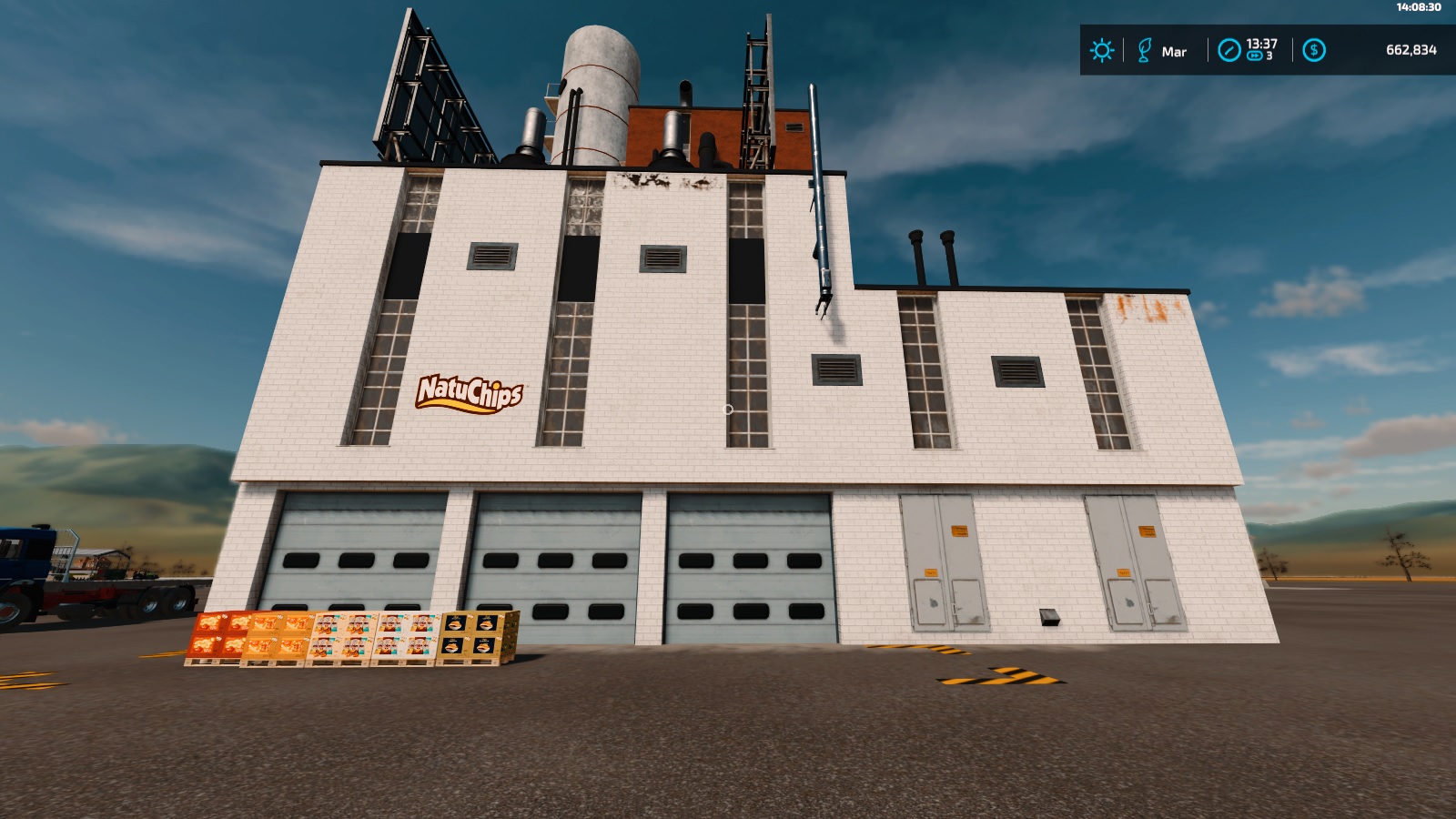Click the month label Mar
This screenshot has width=1456, height=819.
point(1175,53)
